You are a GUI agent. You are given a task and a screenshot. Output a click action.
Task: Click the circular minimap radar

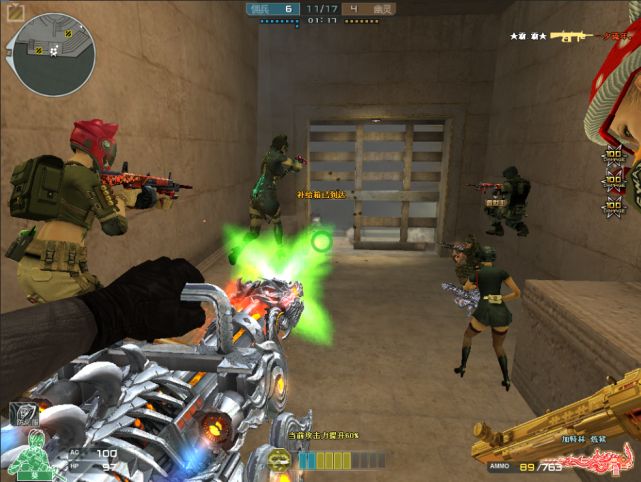coord(50,54)
